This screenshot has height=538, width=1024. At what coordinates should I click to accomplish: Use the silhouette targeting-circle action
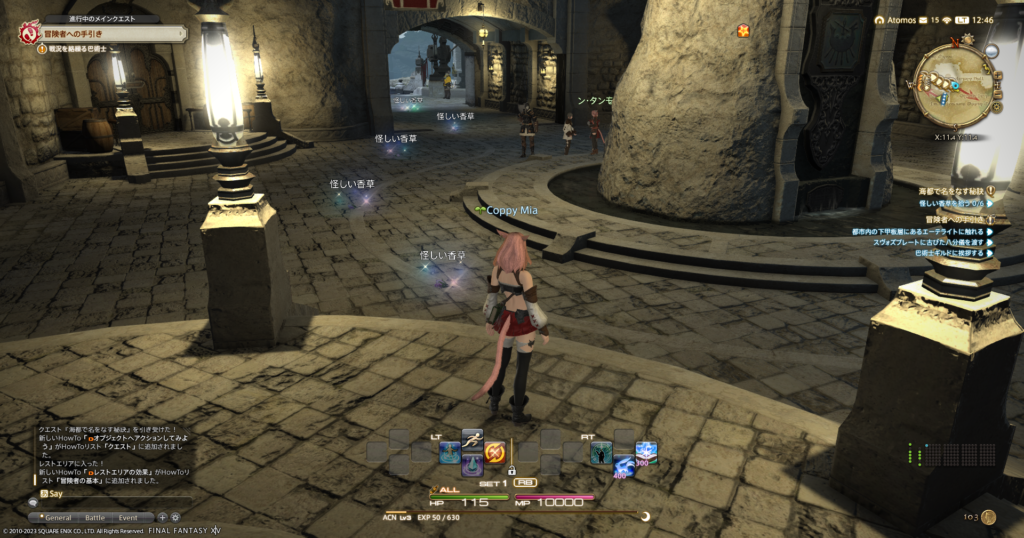601,453
